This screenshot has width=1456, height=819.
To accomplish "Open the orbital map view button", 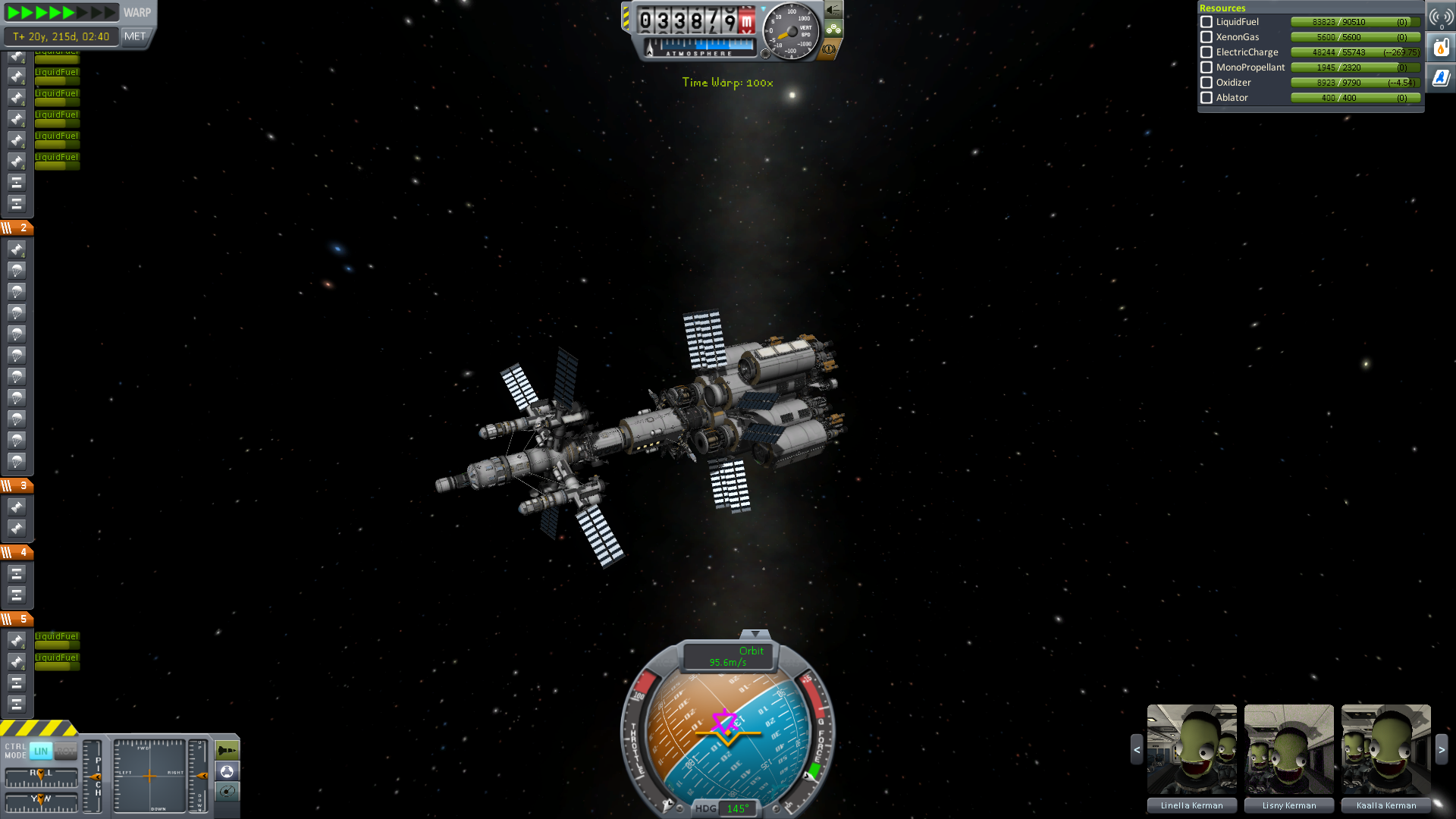I will [x=227, y=792].
